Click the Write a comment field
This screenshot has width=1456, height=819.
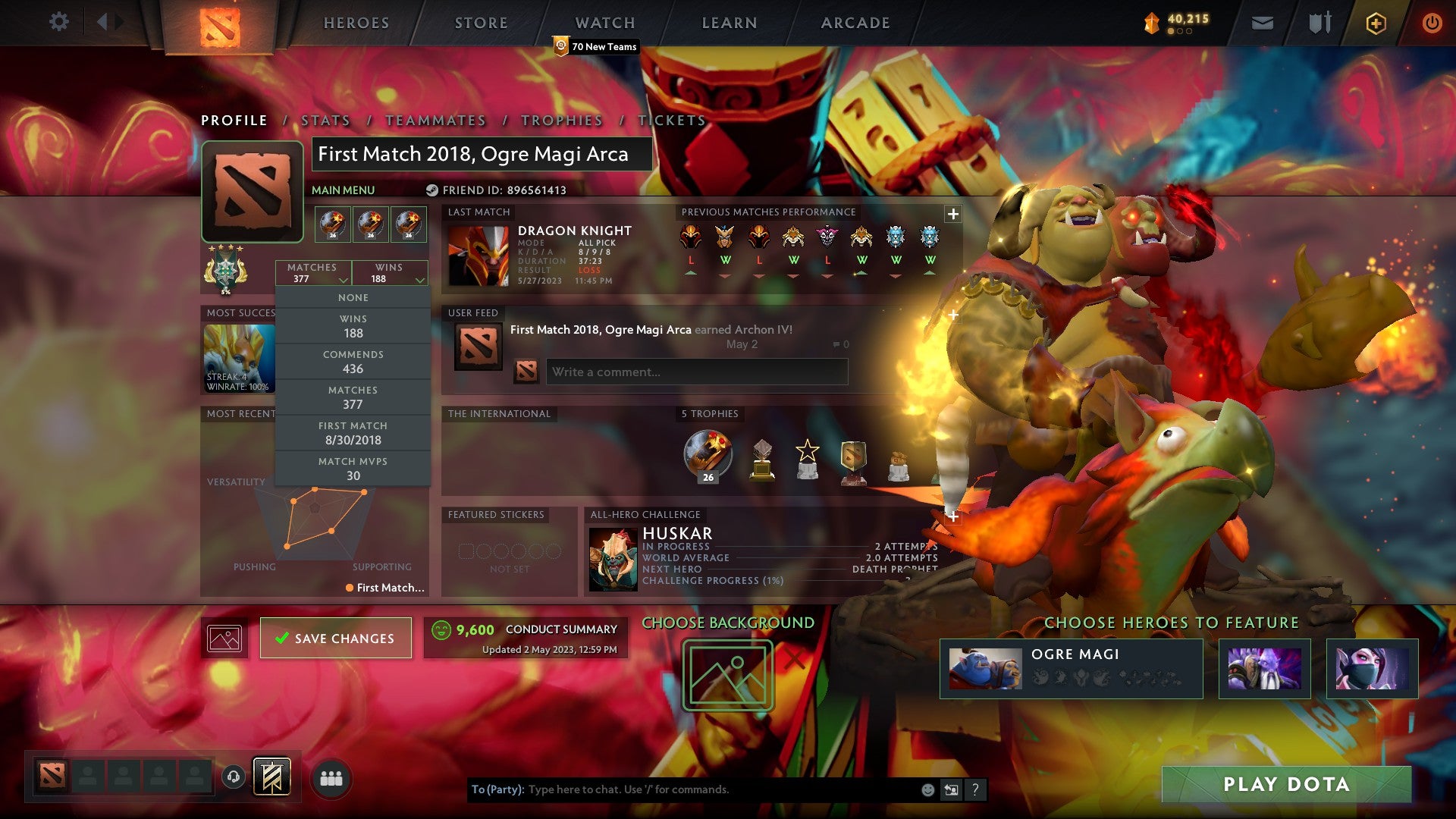pyautogui.click(x=696, y=372)
